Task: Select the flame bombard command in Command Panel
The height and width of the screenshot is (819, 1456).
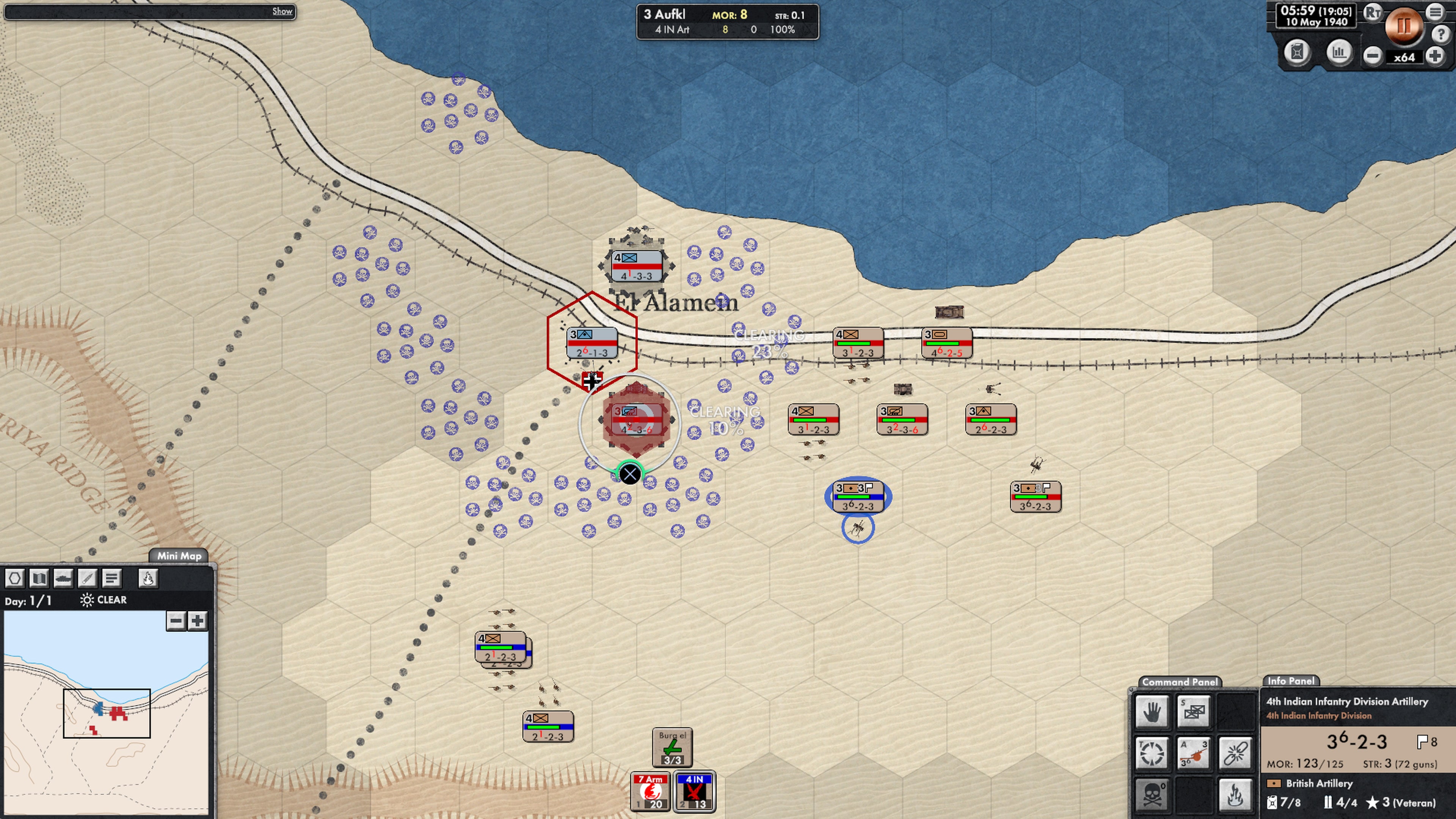Action: 1235,795
